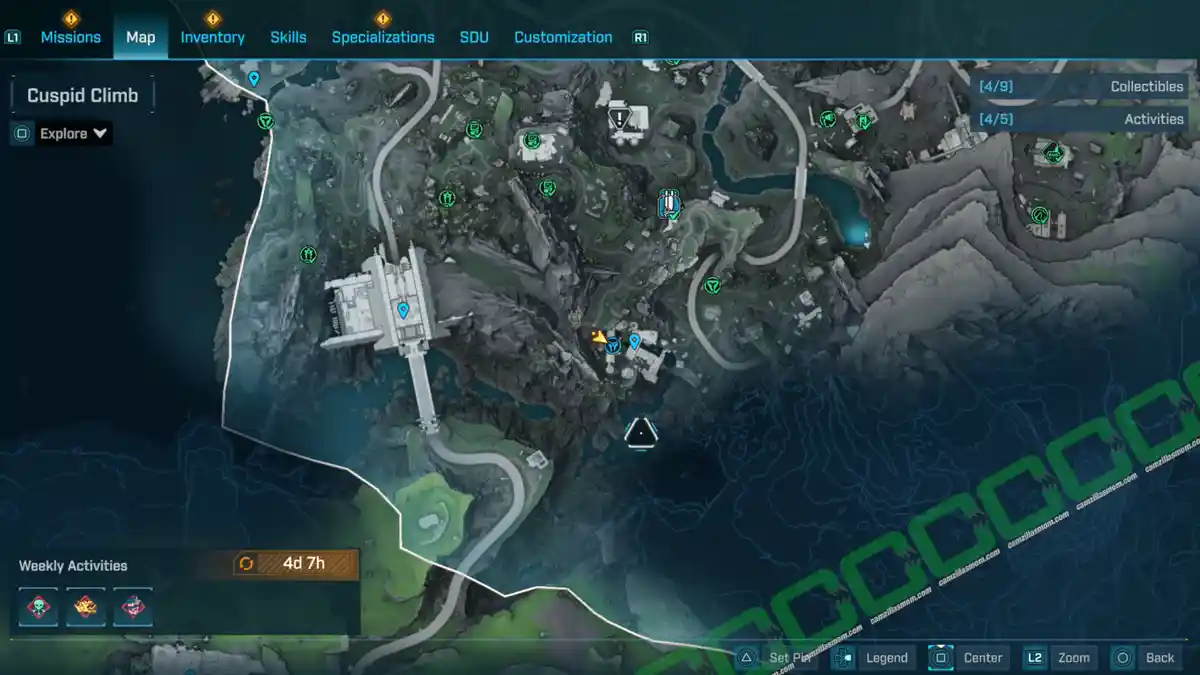Image resolution: width=1200 pixels, height=675 pixels.
Task: Expand the Explore dropdown
Action: [x=74, y=133]
